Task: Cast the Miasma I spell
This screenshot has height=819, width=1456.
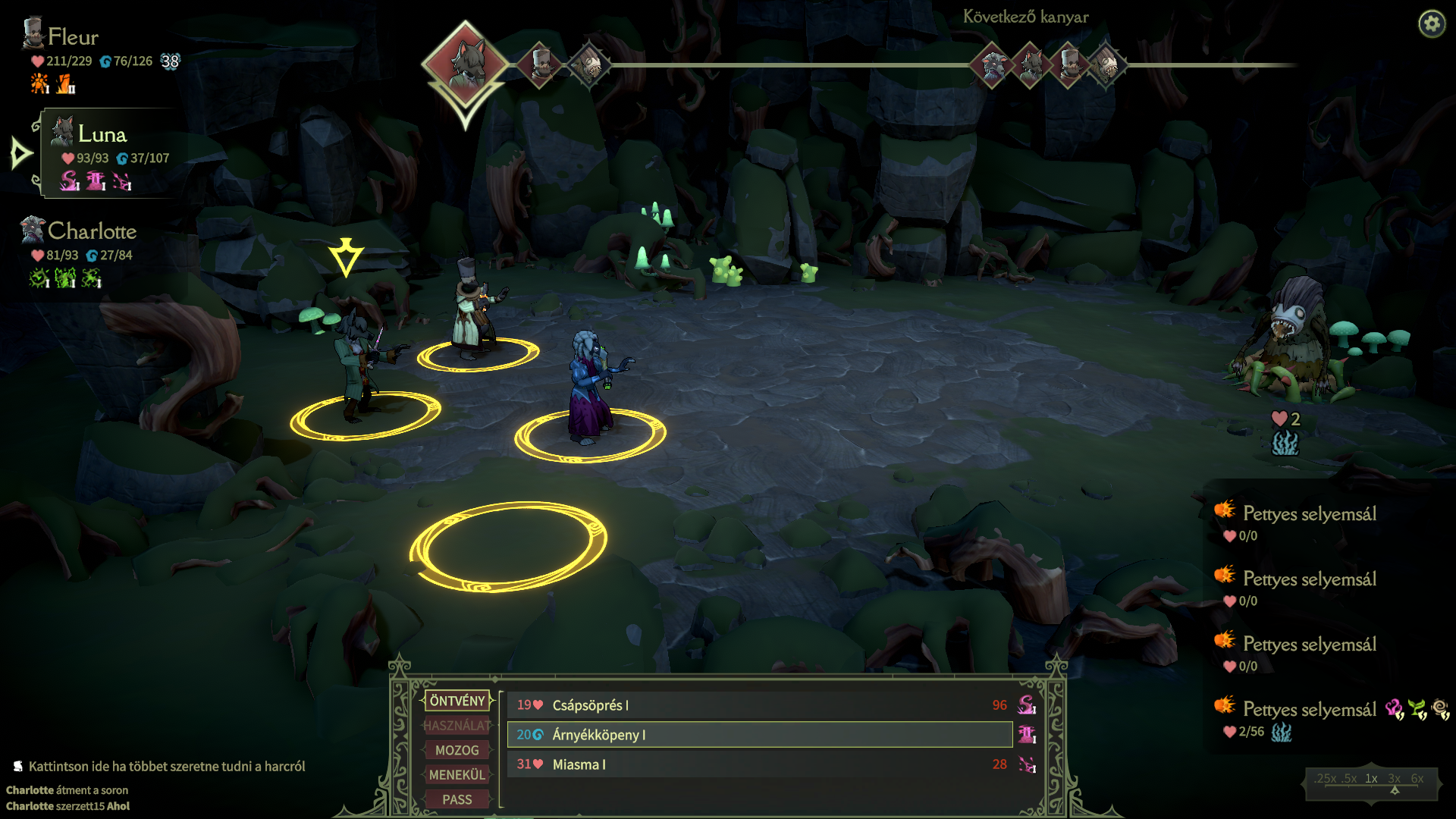Action: (758, 764)
